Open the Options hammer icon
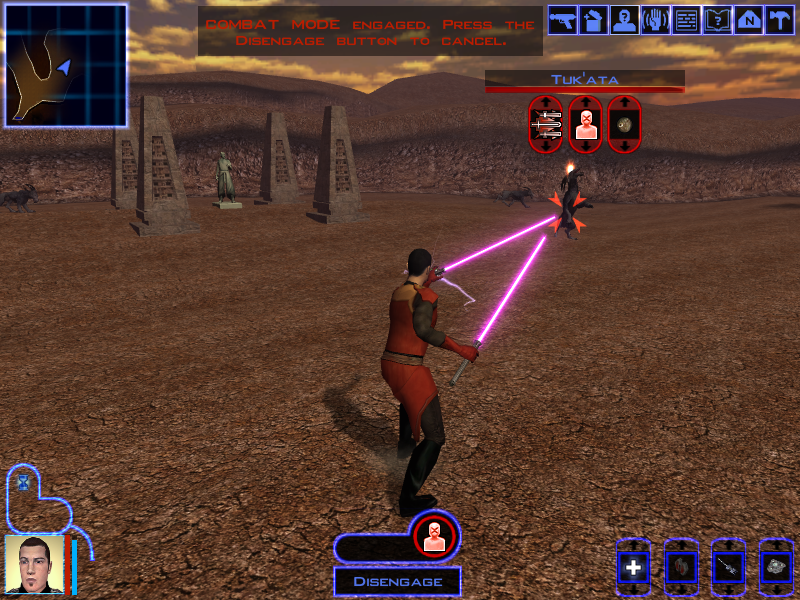The image size is (800, 600). tap(779, 20)
